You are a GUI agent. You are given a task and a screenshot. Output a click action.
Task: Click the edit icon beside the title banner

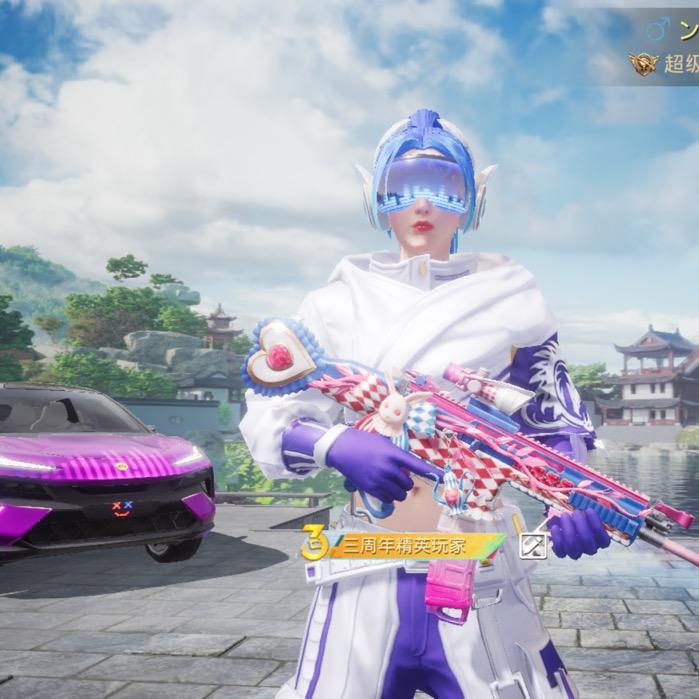pos(534,545)
